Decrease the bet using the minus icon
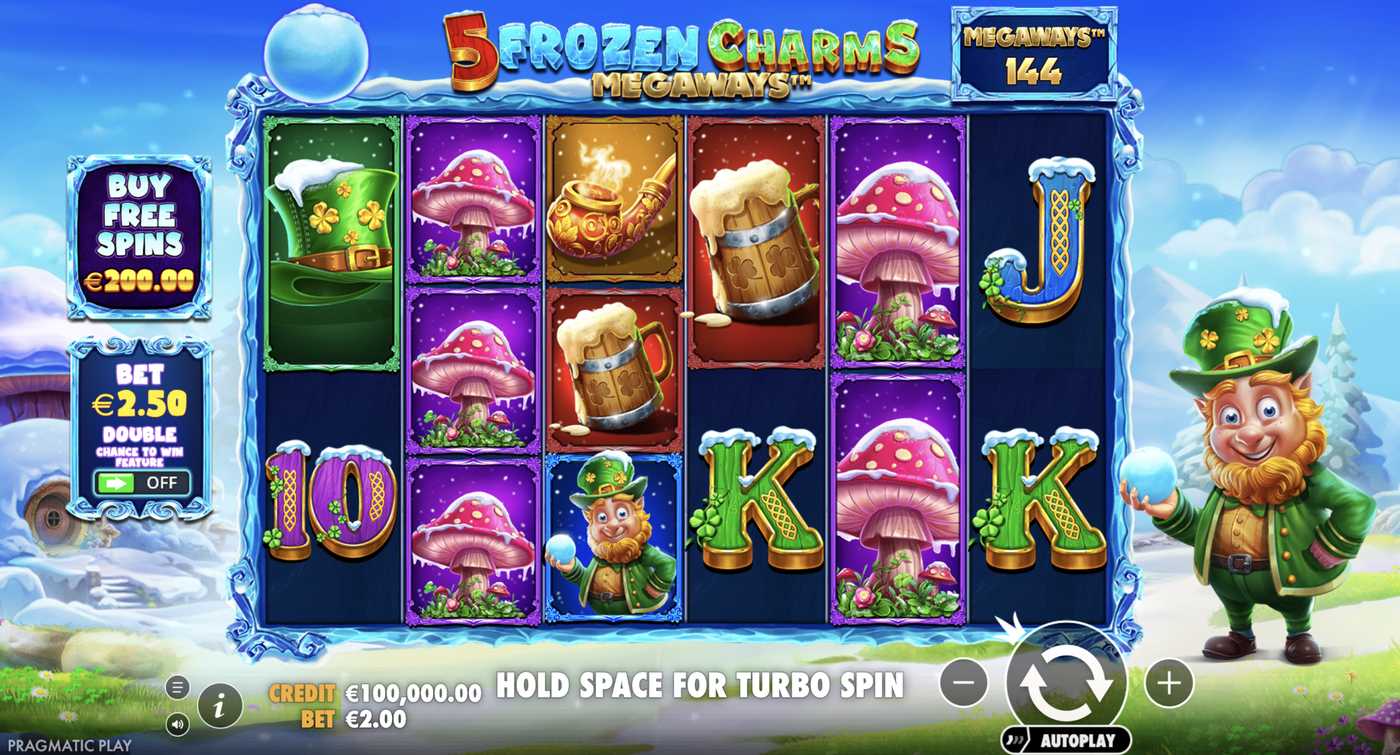 click(x=963, y=684)
